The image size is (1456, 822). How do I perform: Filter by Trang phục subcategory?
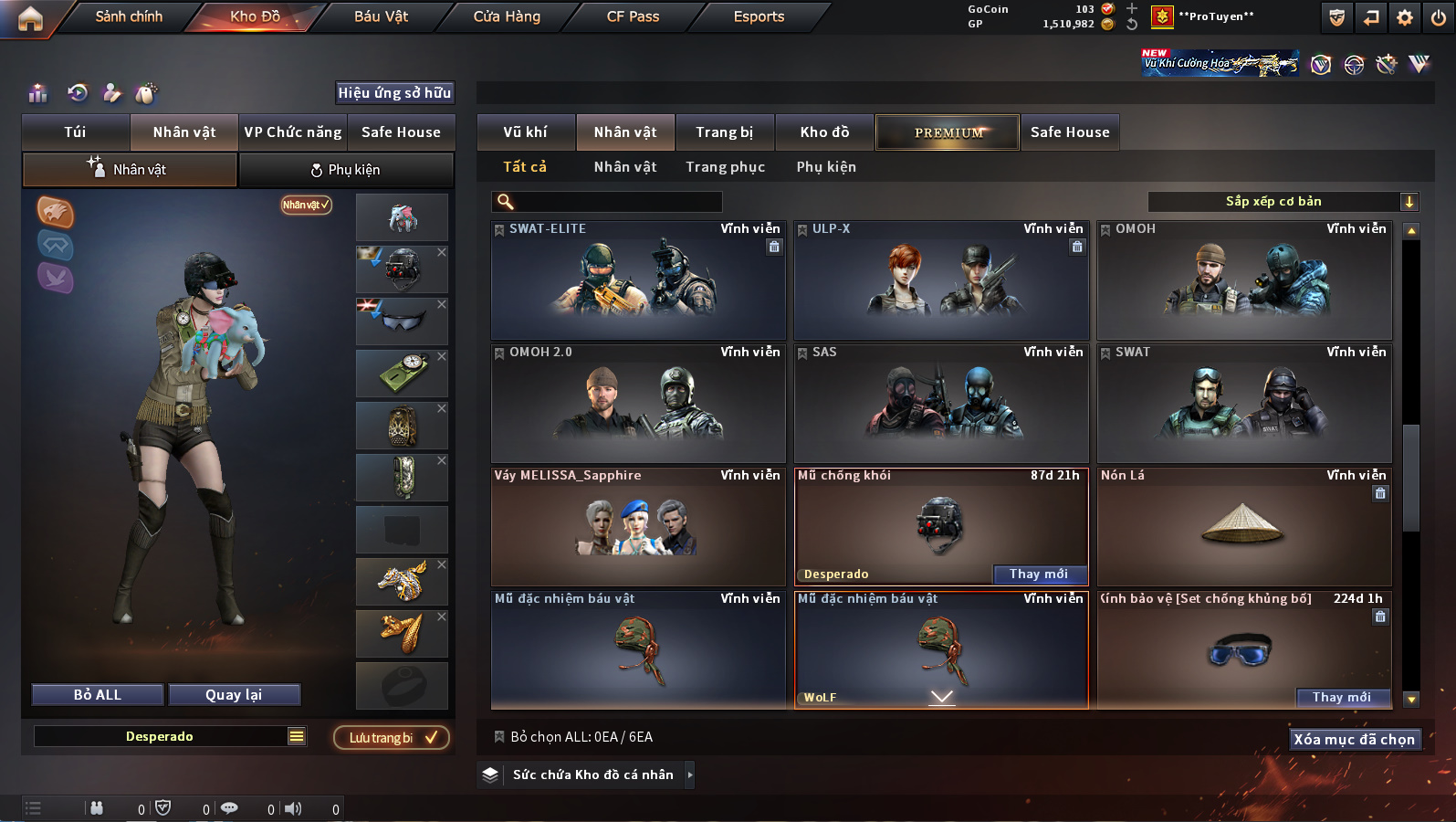point(726,167)
